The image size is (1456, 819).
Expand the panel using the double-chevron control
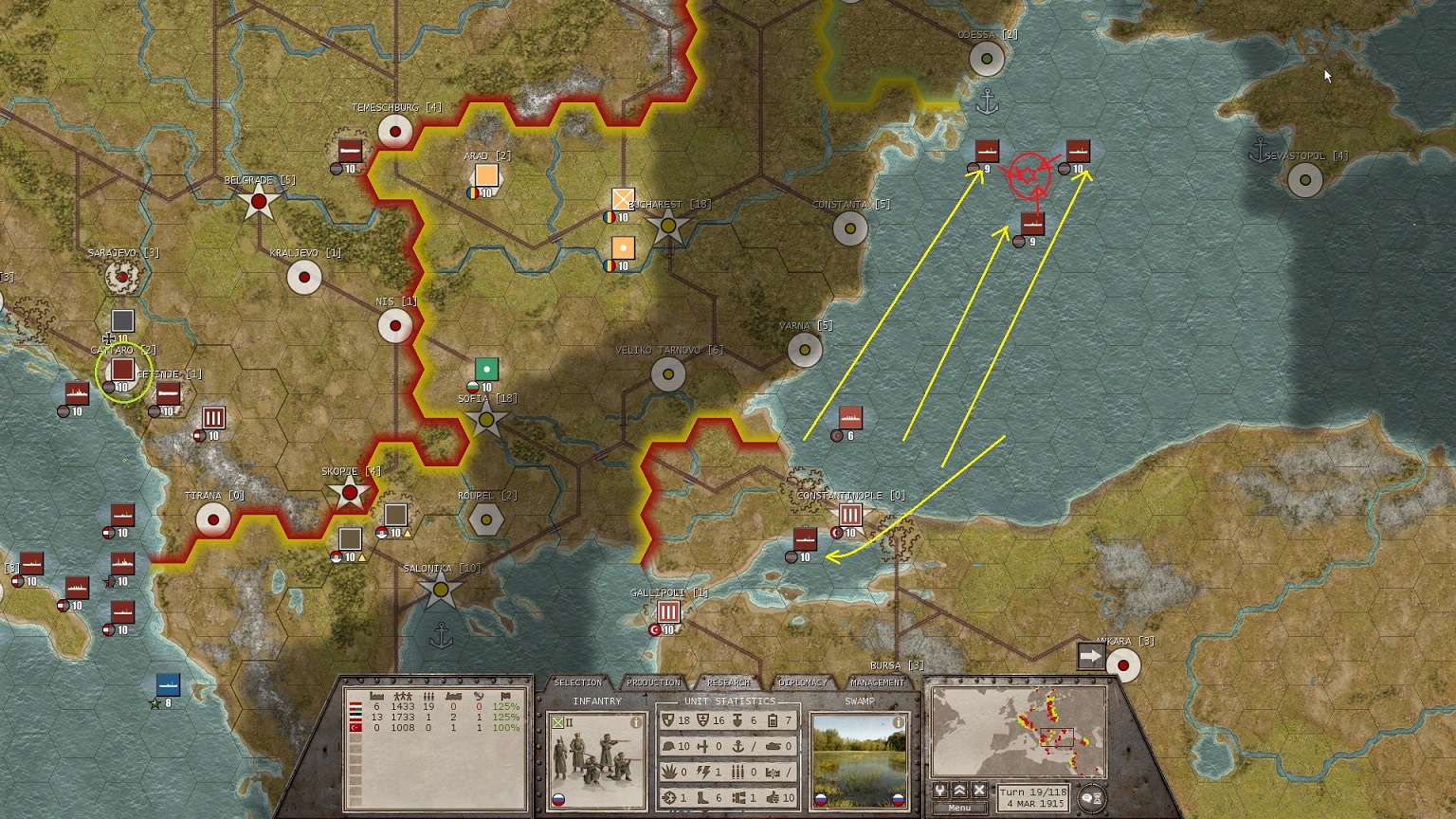click(960, 791)
